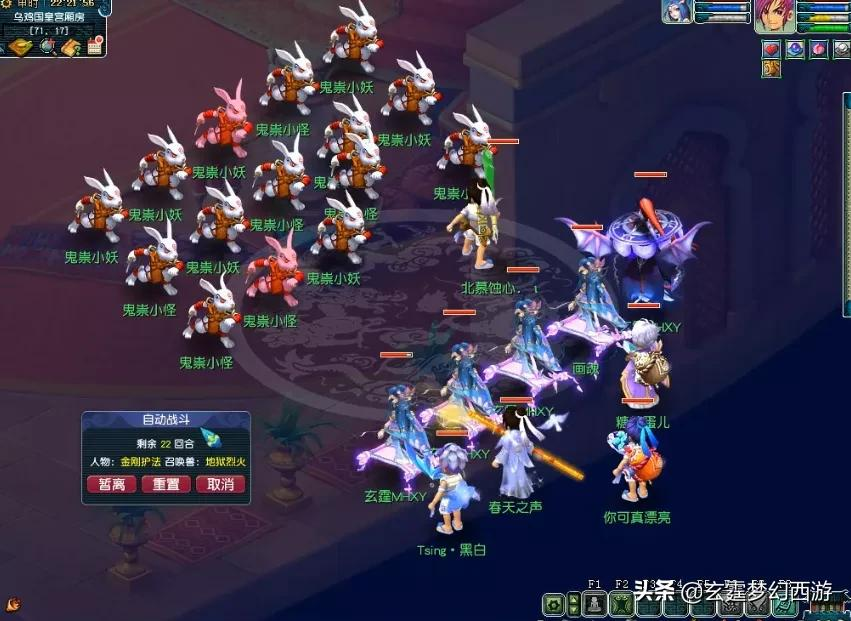Image resolution: width=851 pixels, height=621 pixels.
Task: Select the golden beast status icon
Action: [x=772, y=68]
